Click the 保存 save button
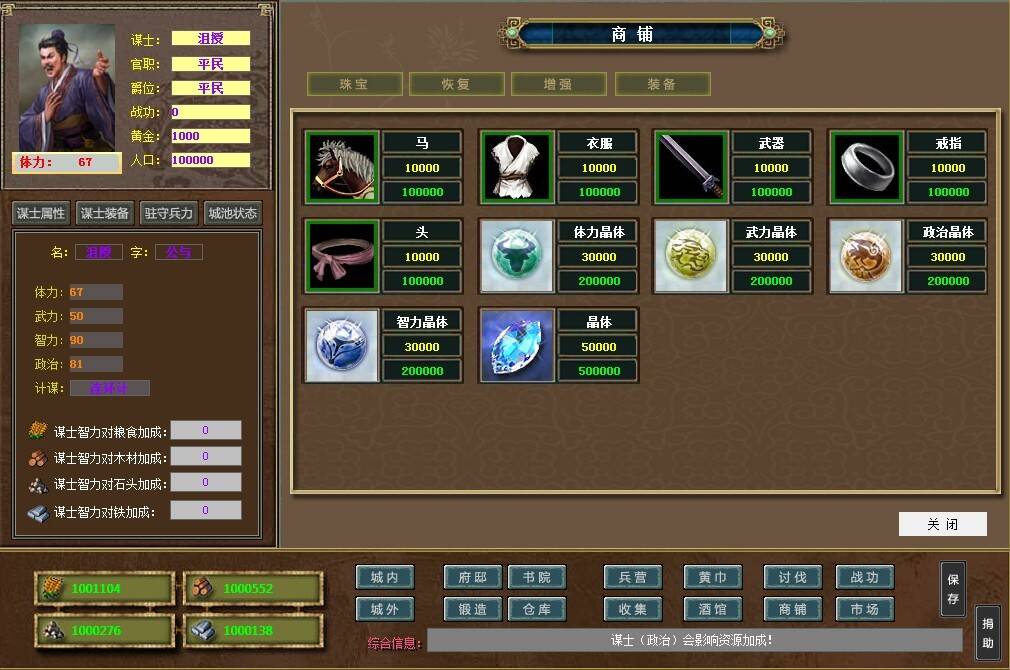The image size is (1010, 670). (x=953, y=589)
